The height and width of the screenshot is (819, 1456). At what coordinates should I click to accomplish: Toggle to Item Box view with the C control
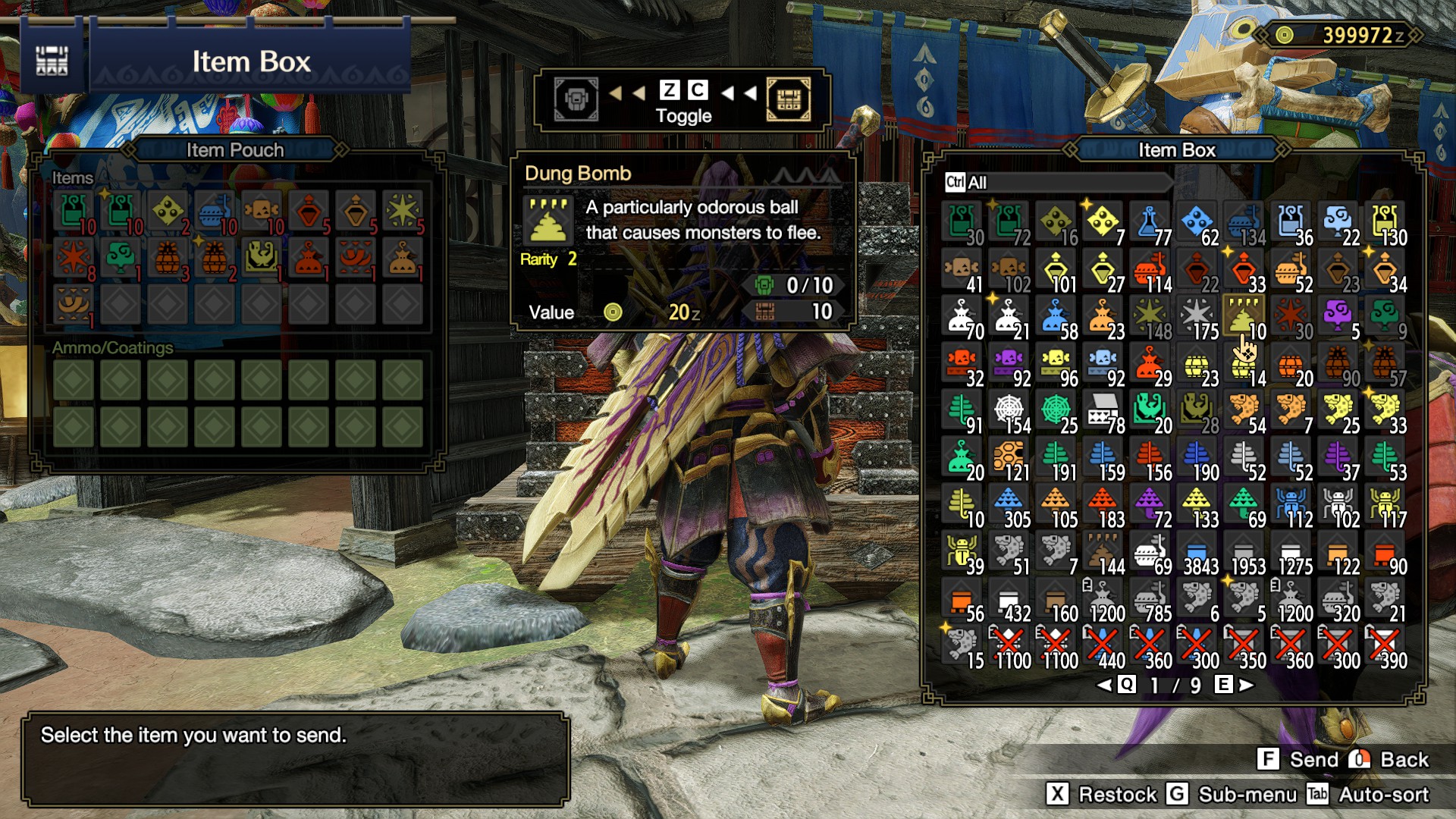point(695,91)
